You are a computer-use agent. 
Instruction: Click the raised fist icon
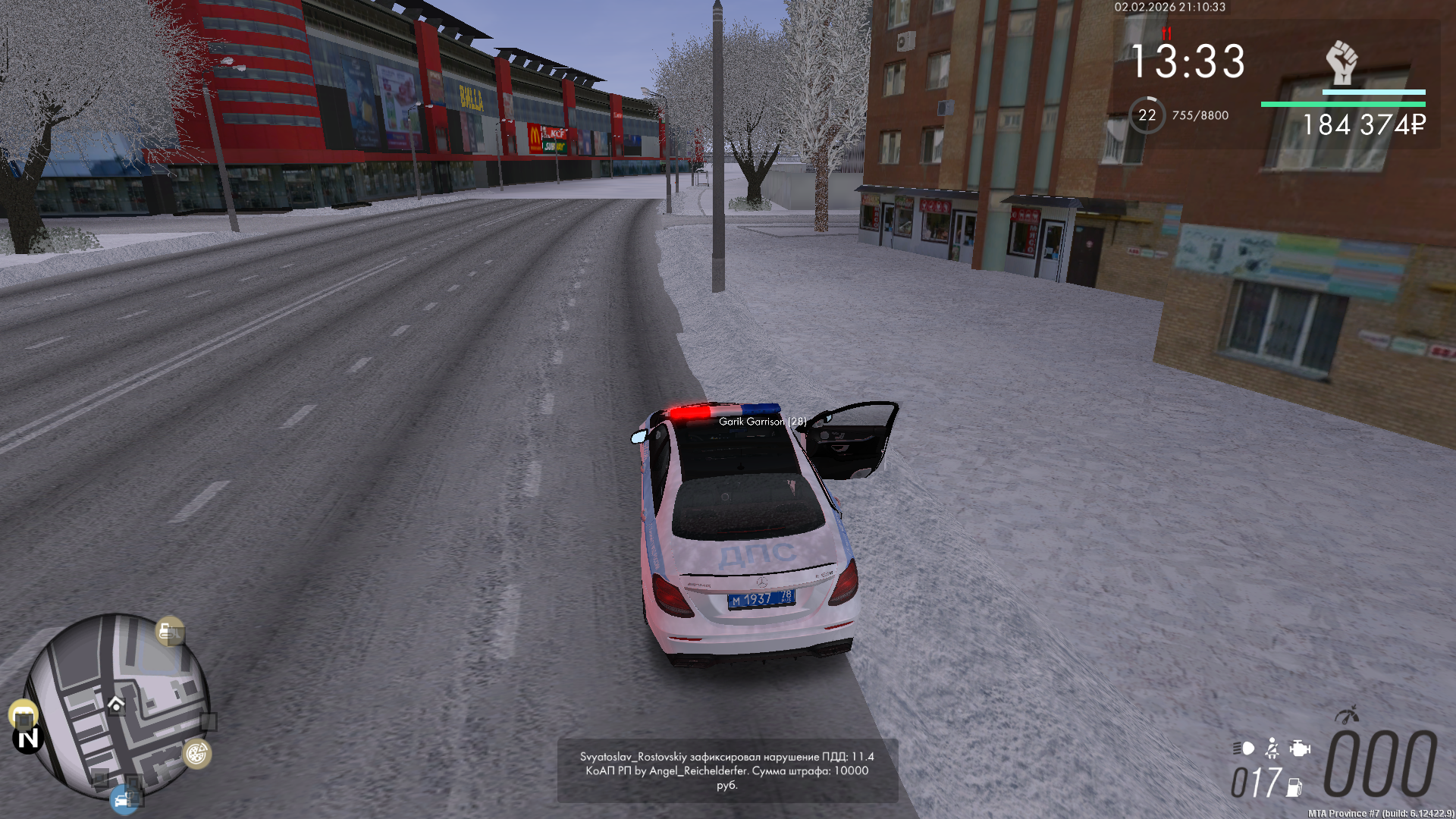coord(1341,62)
